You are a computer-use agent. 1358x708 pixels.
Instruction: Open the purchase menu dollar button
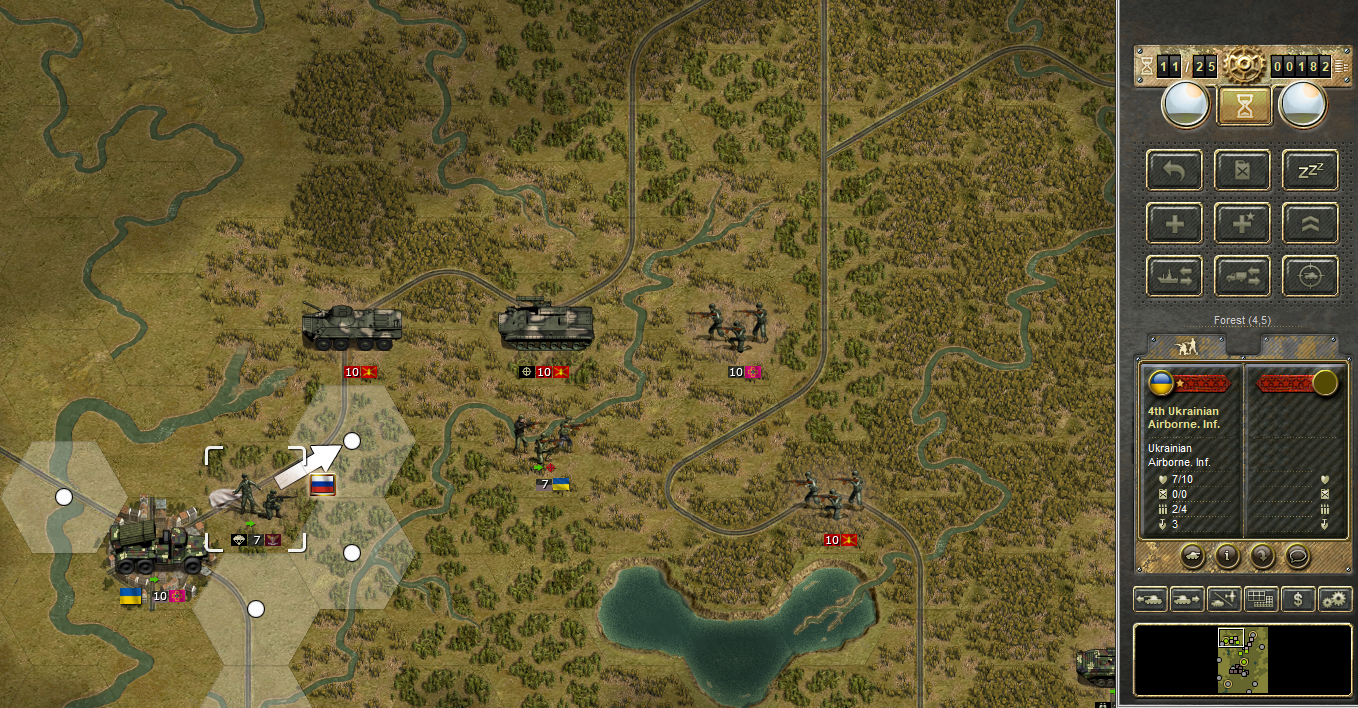click(1298, 599)
